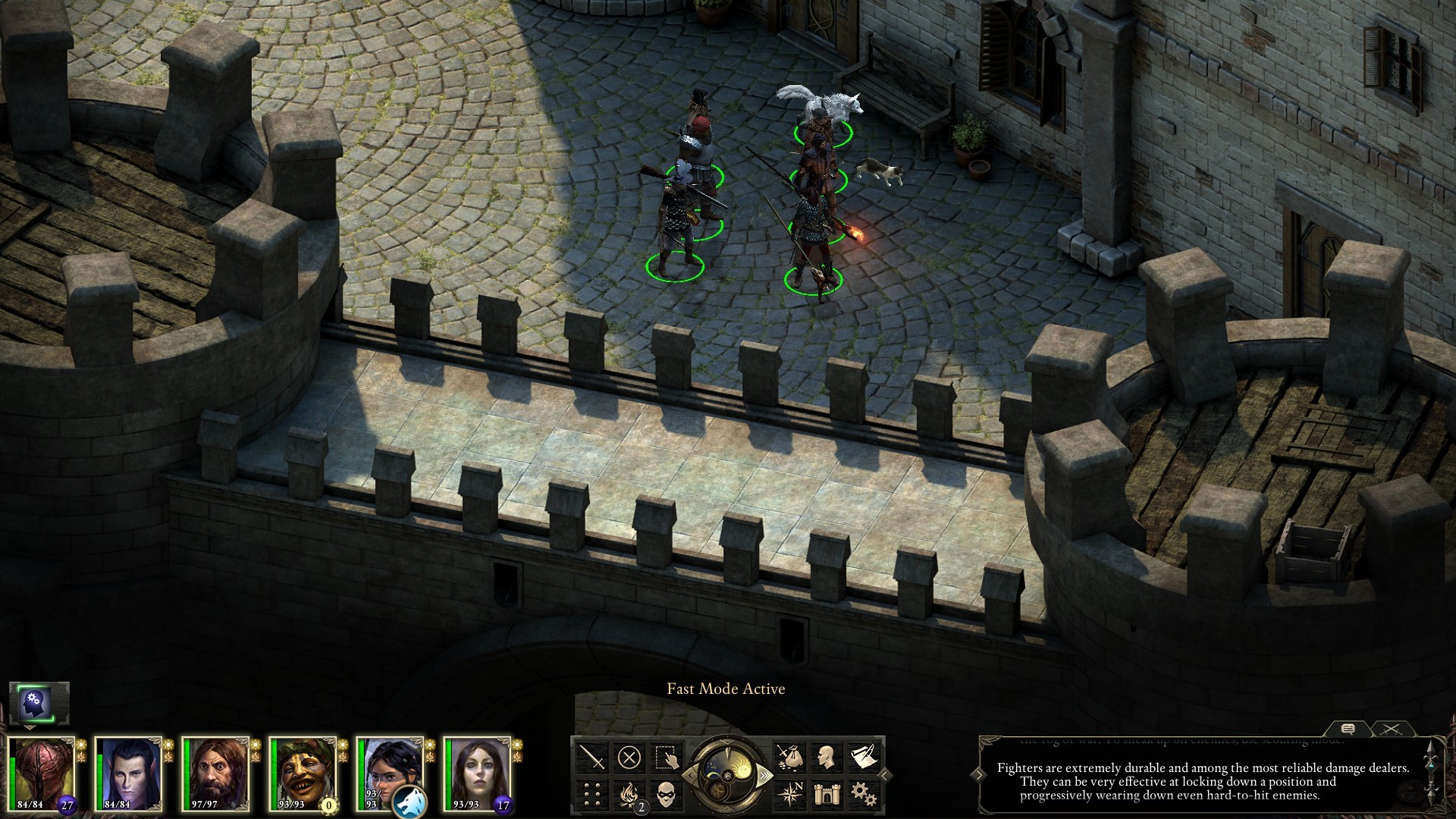Viewport: 1456px width, 819px height.
Task: Select the bearded man's portrait
Action: [x=216, y=773]
